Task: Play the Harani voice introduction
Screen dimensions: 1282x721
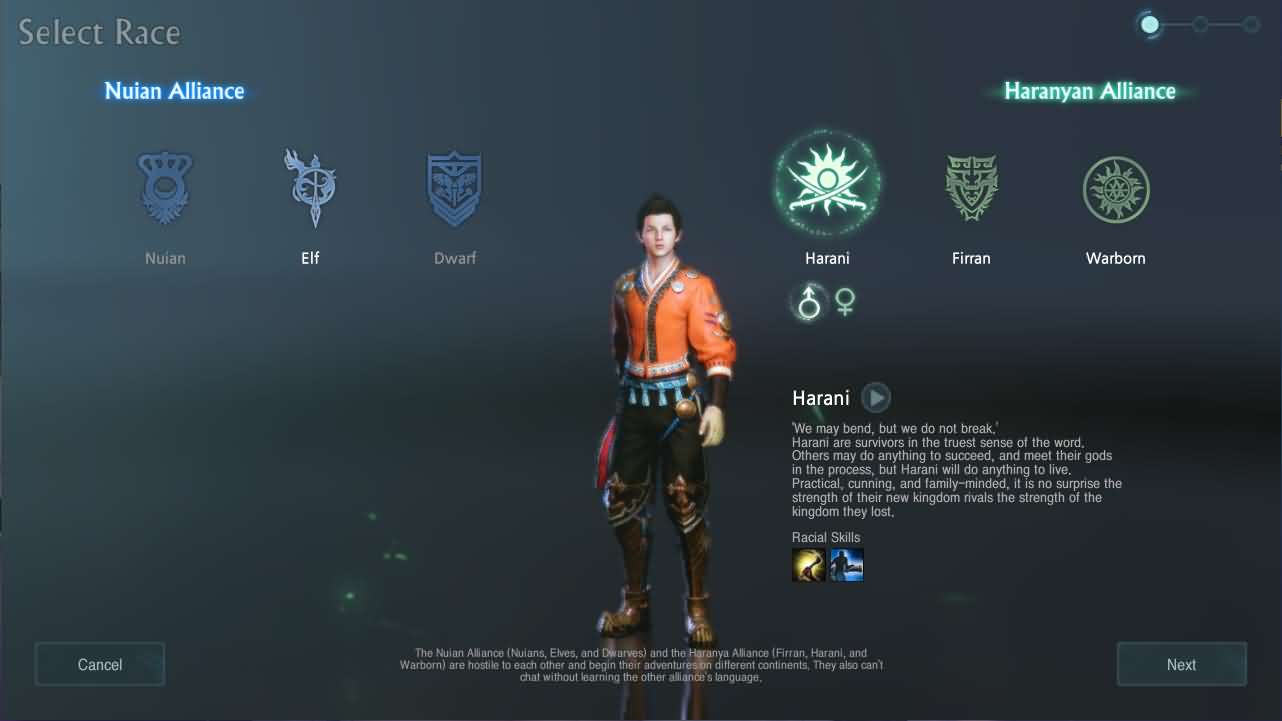Action: click(875, 397)
